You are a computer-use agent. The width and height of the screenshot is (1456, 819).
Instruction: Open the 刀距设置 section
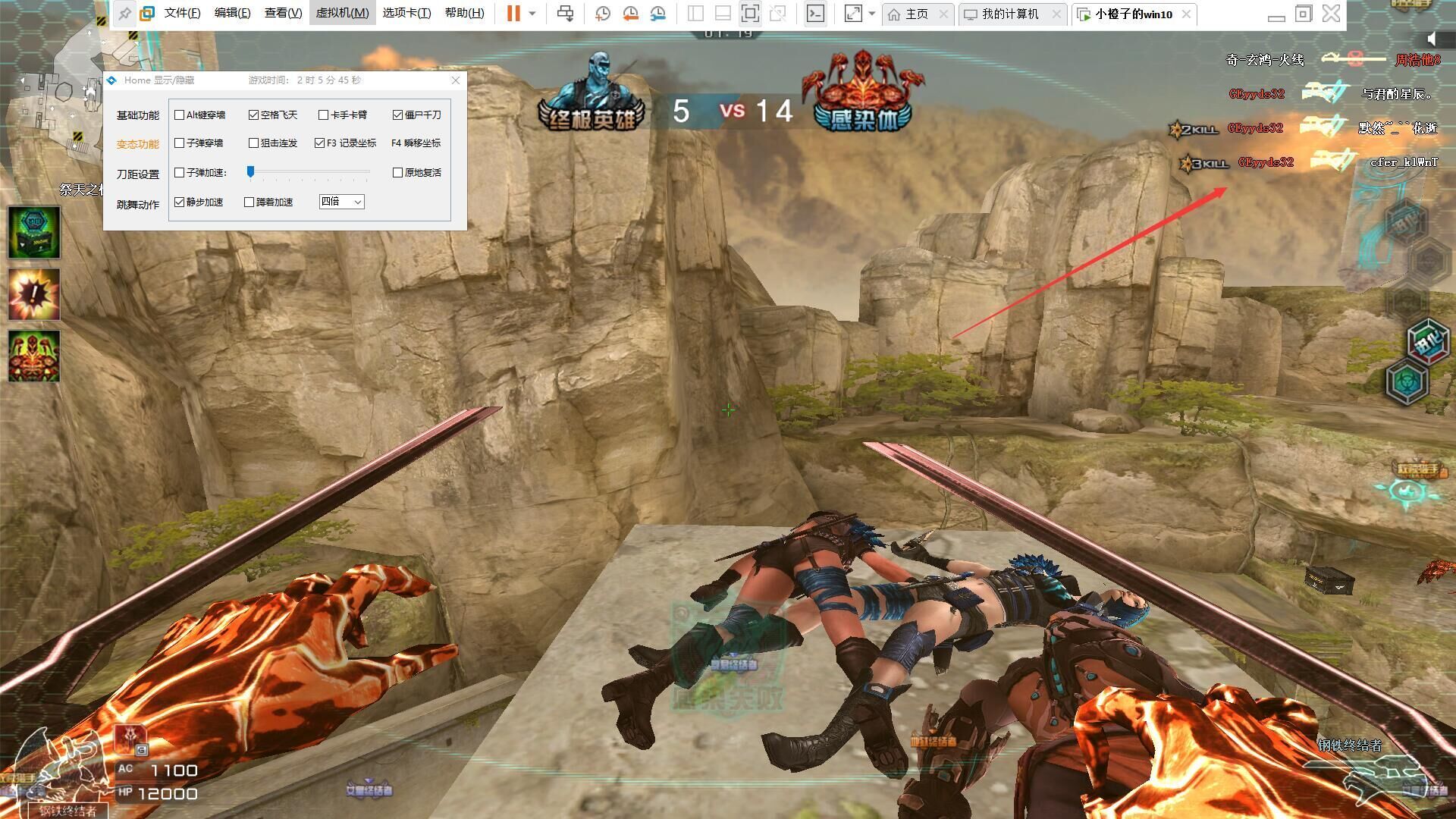coord(137,174)
